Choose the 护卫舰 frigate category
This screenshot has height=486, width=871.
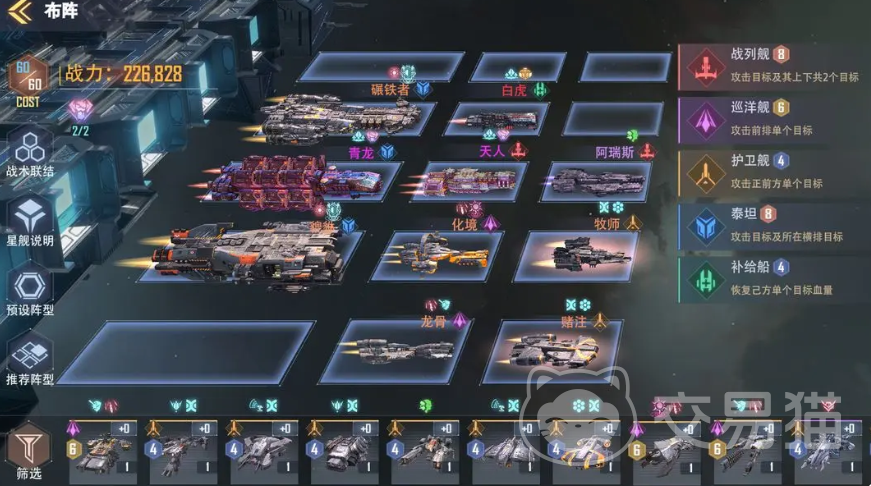770,172
